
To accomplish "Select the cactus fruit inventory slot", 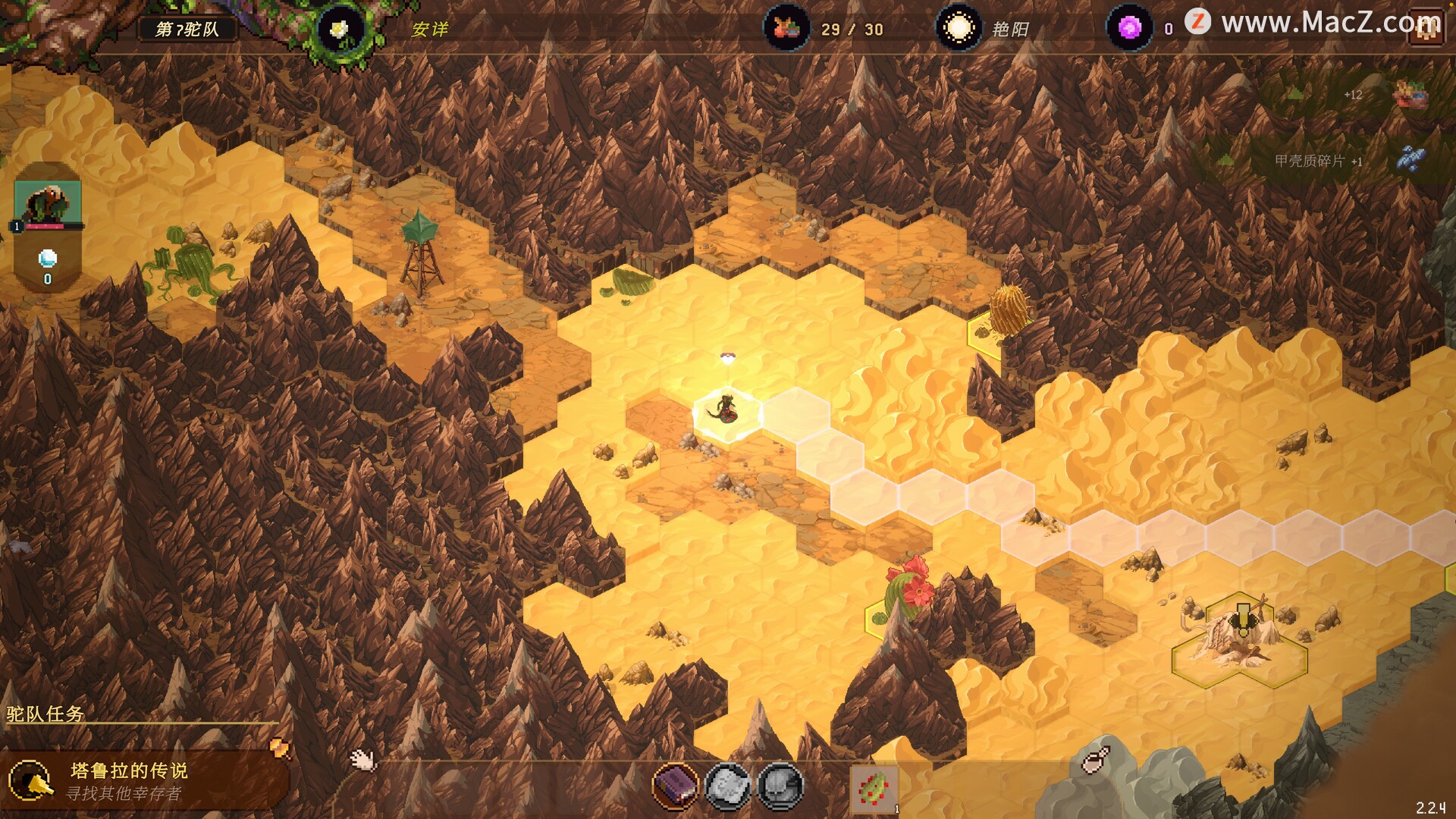I will point(874,789).
